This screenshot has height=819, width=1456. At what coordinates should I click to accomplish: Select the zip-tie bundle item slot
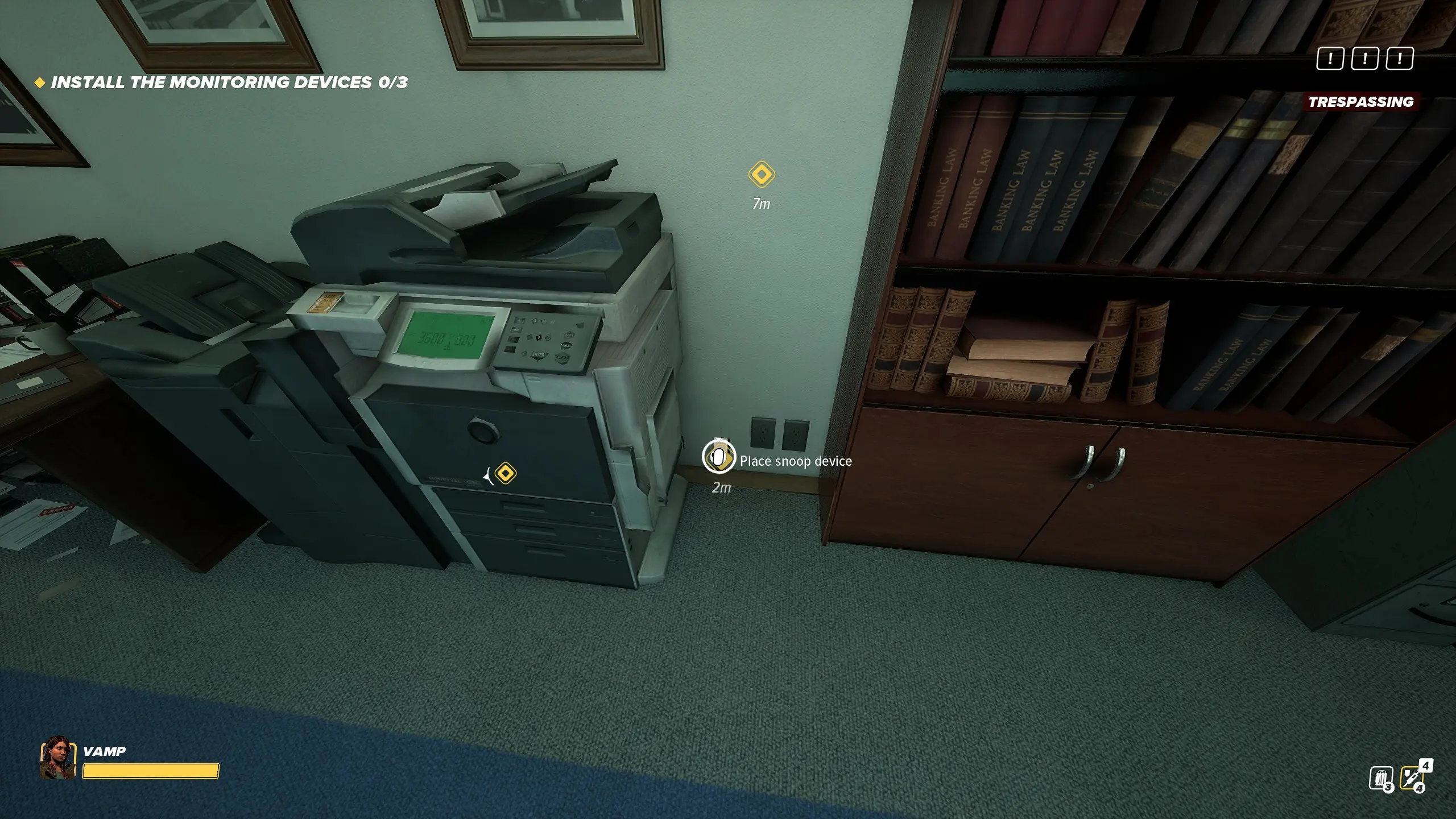(x=1380, y=778)
